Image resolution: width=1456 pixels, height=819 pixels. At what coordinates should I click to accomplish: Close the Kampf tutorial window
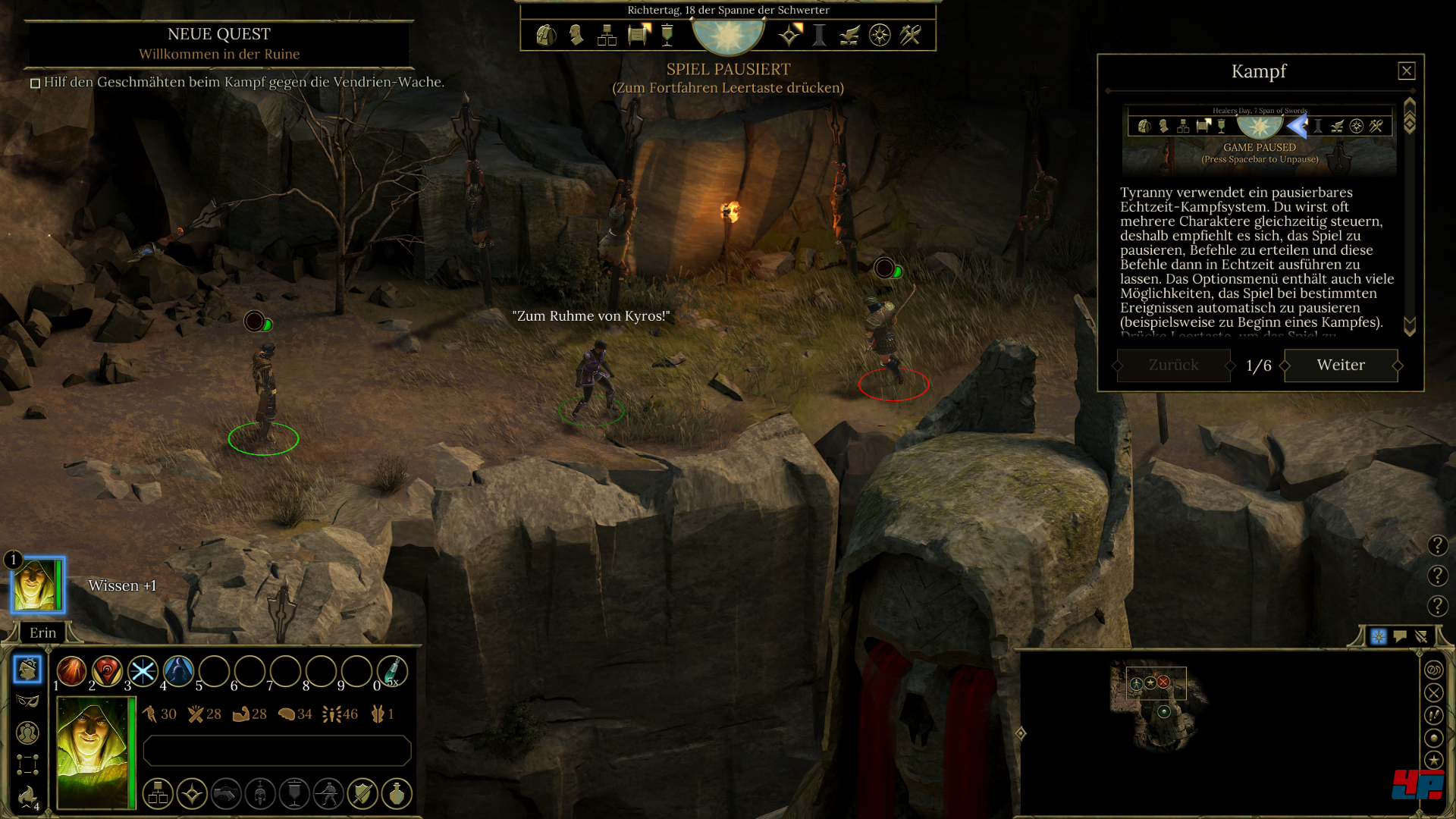click(1406, 71)
